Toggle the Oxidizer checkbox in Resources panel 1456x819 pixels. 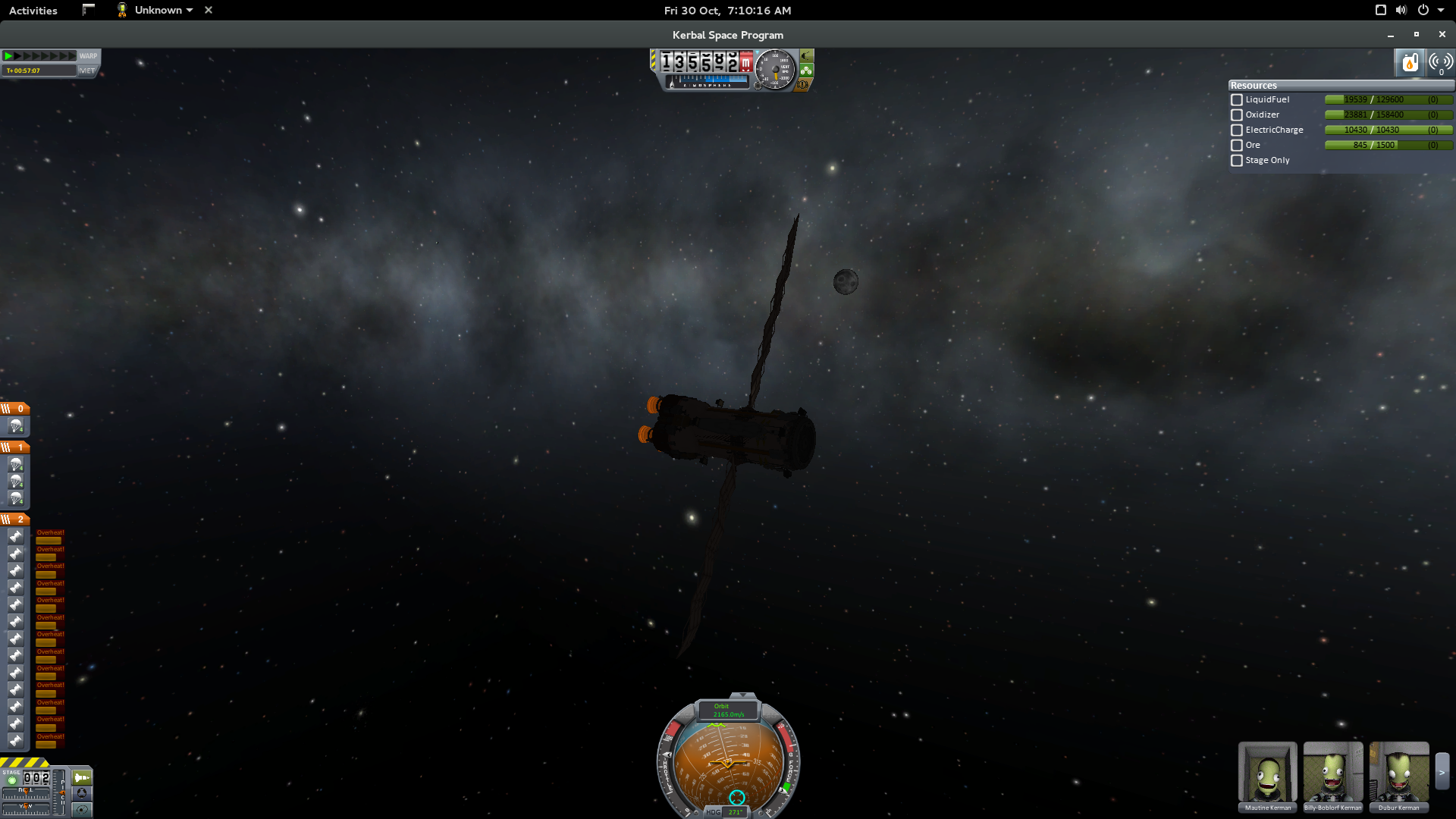coord(1236,115)
